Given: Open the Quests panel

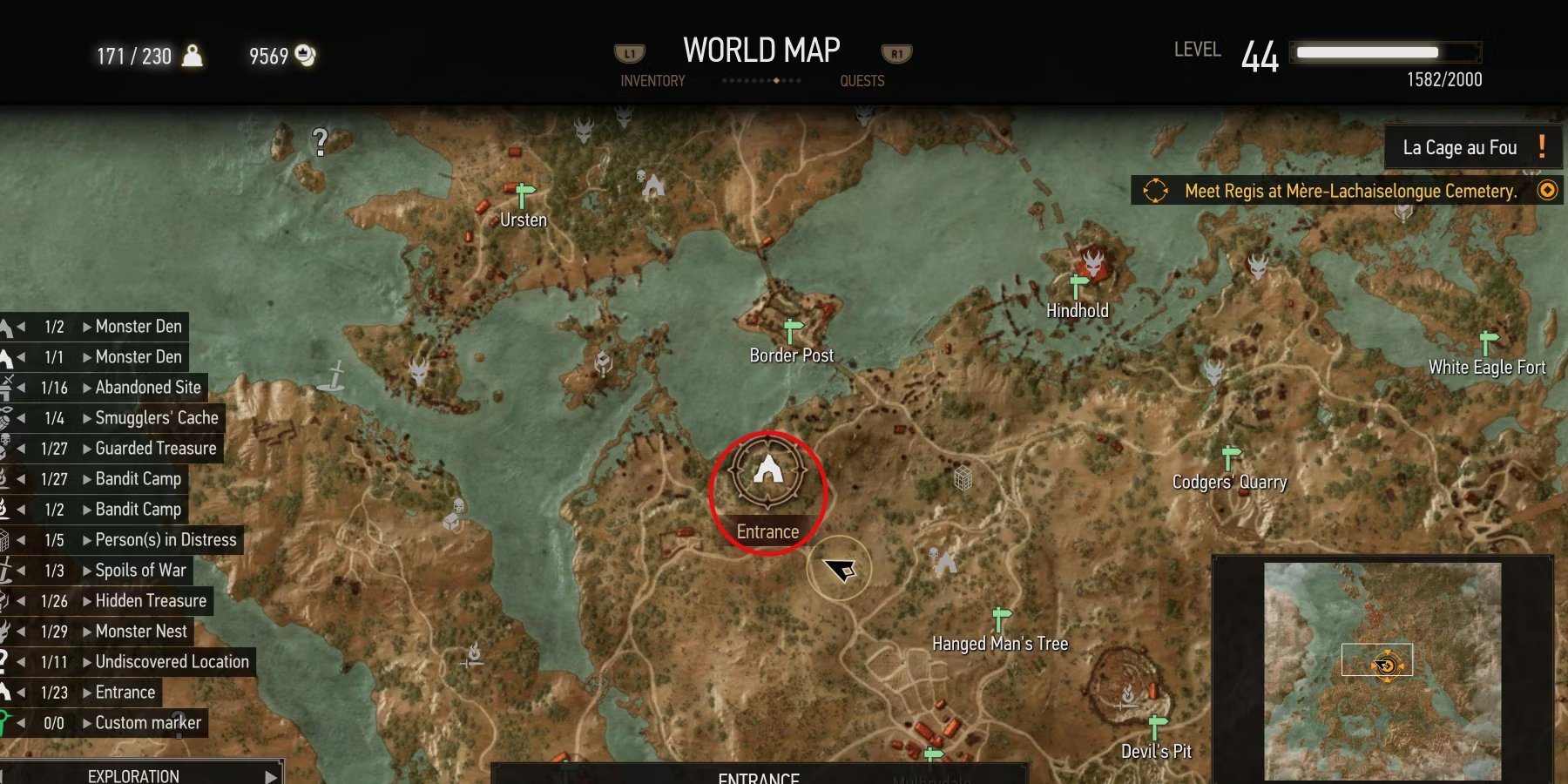Looking at the screenshot, I should (862, 81).
